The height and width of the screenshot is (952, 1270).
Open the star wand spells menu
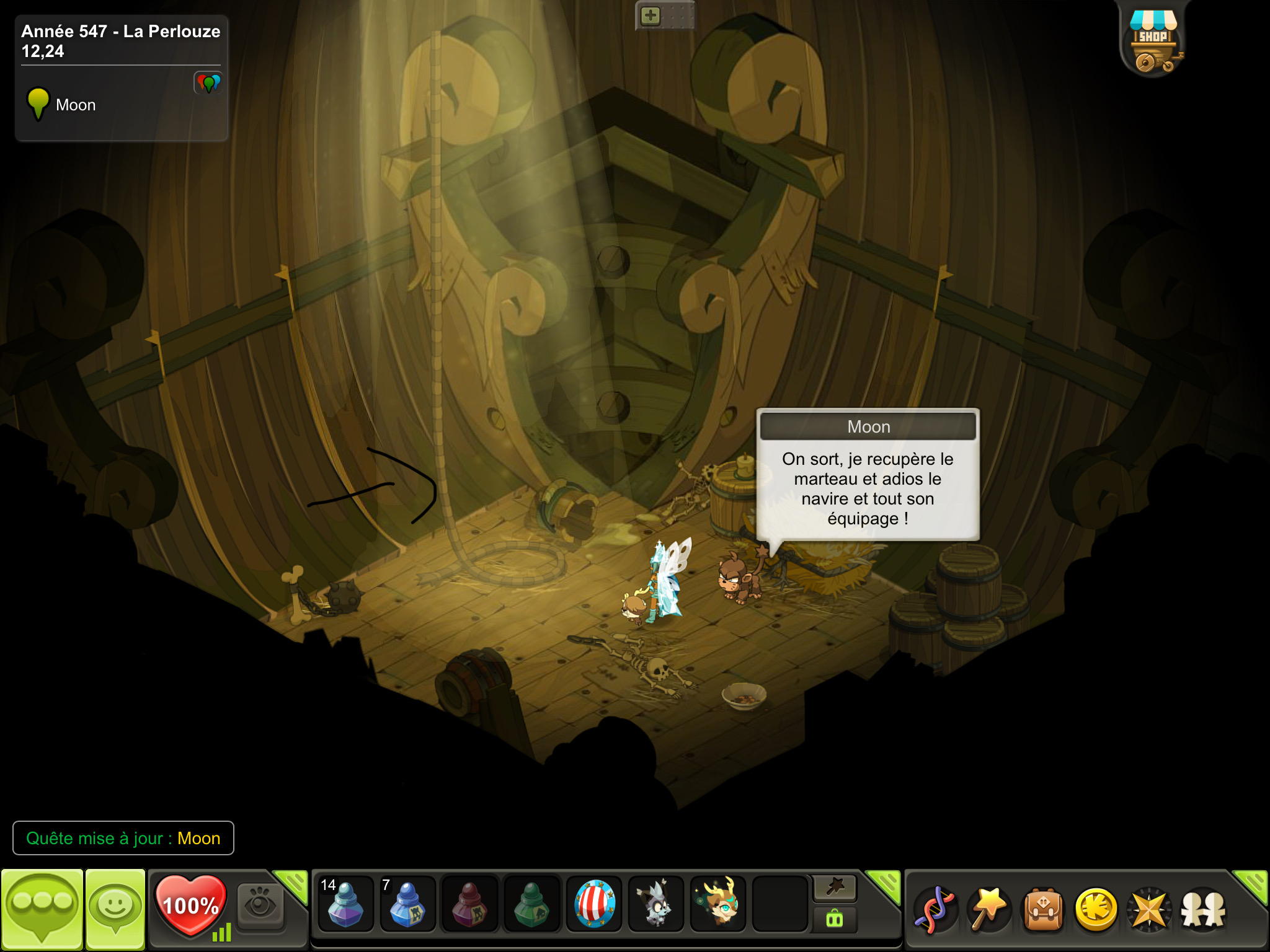point(989,909)
